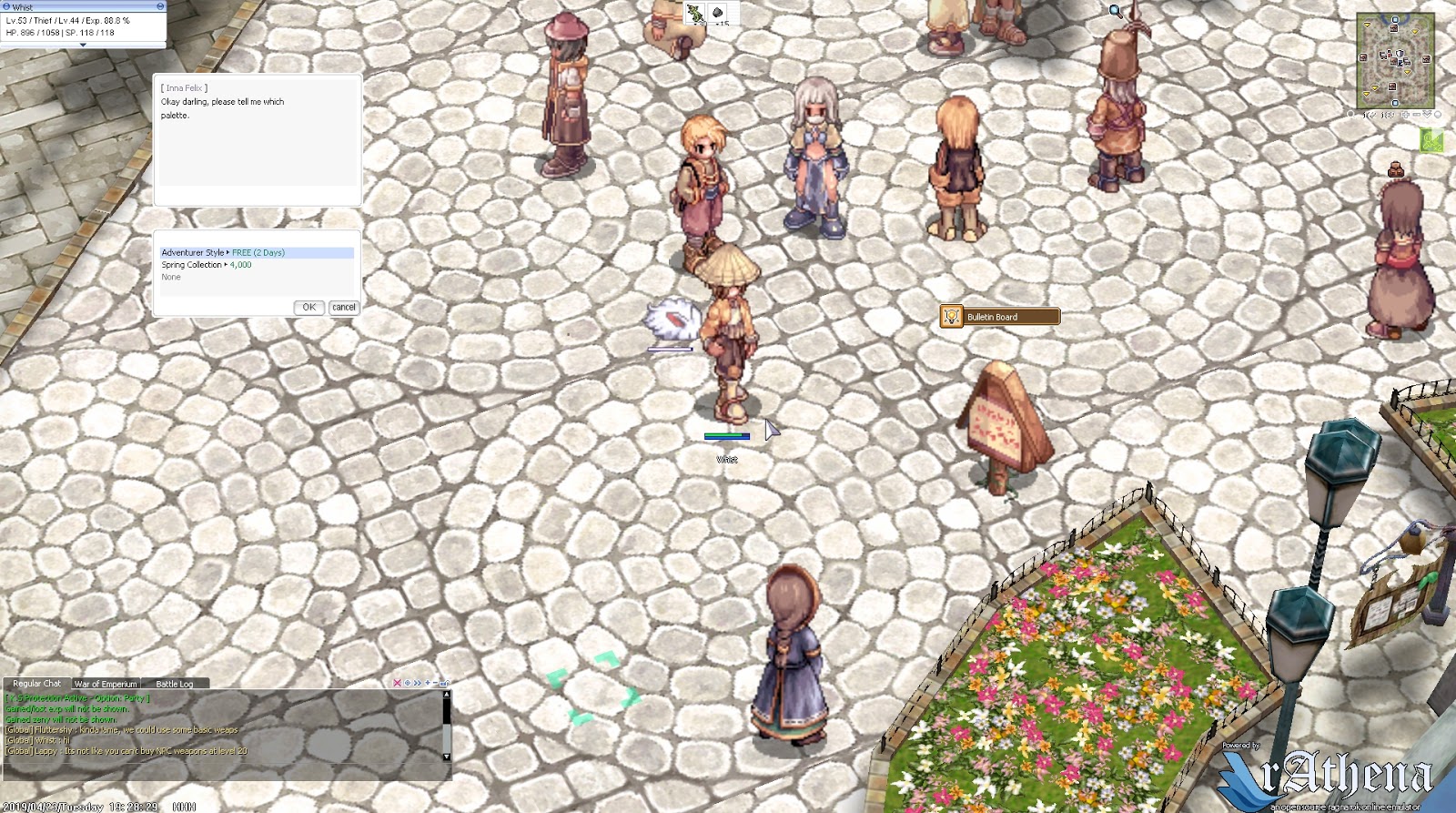Zoom out on the minimap
1456x813 pixels.
pos(1417,115)
